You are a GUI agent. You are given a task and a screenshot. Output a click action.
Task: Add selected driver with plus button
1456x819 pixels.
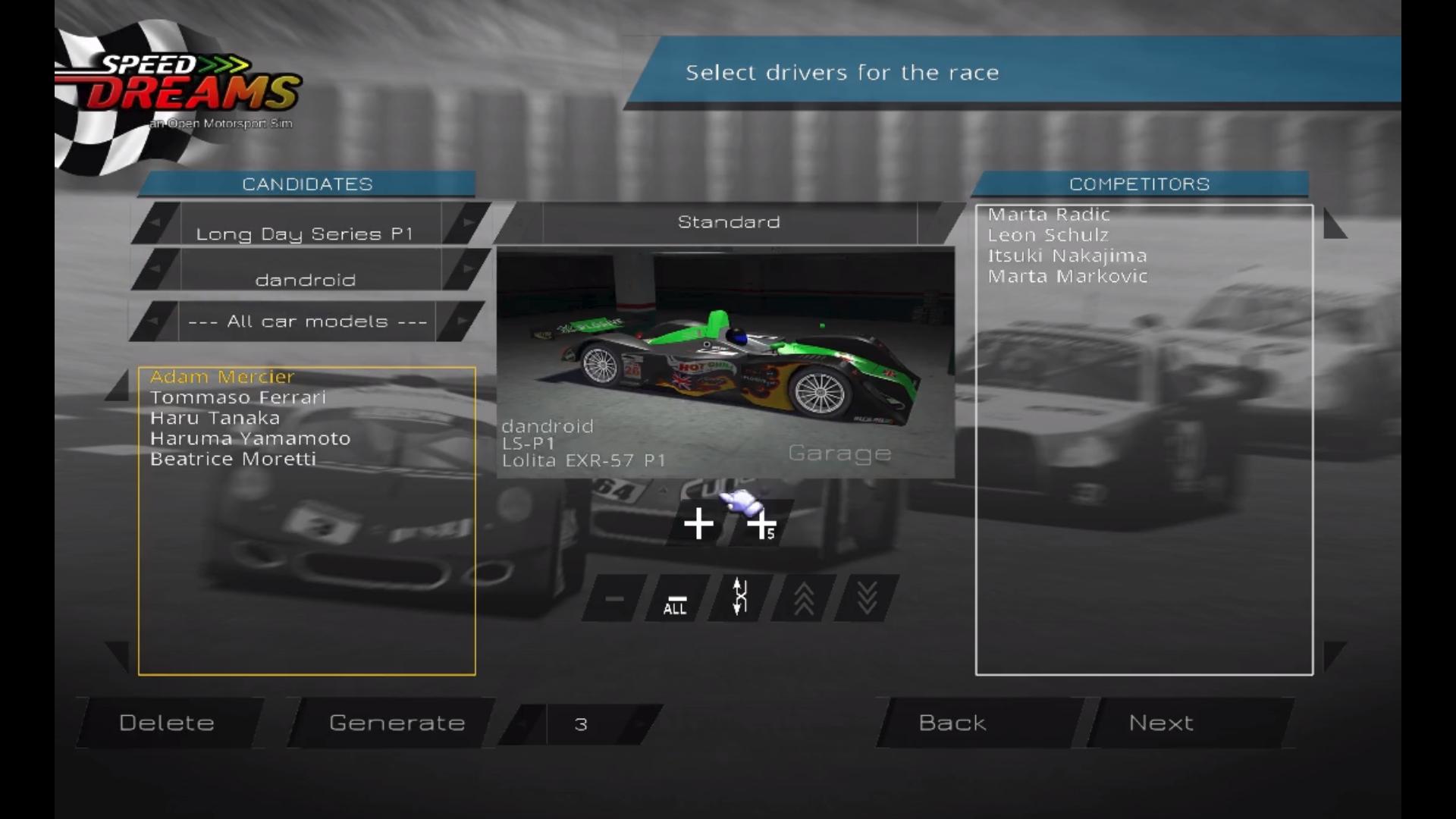(698, 524)
